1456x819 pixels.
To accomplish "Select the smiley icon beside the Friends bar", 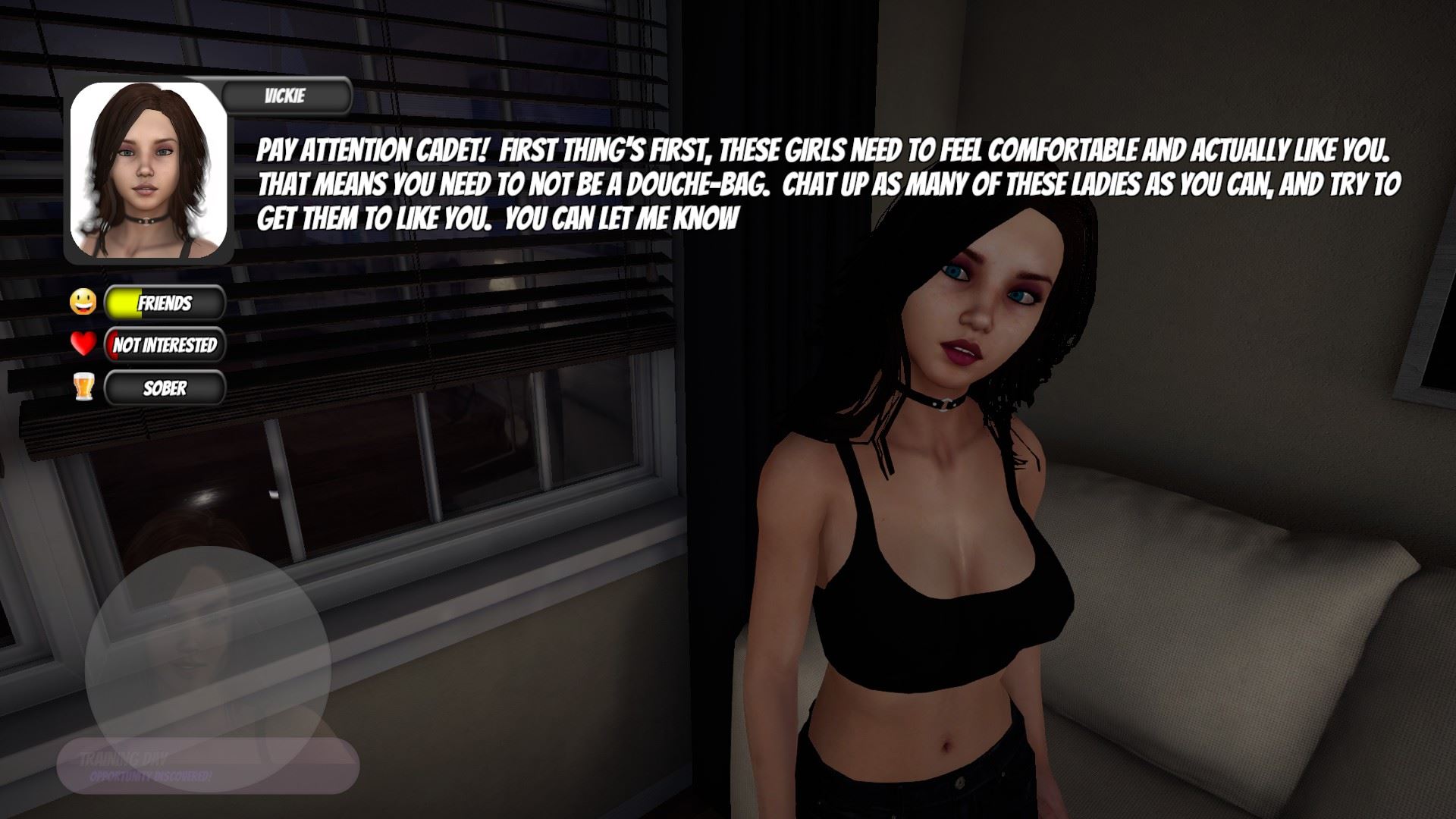I will click(x=82, y=303).
